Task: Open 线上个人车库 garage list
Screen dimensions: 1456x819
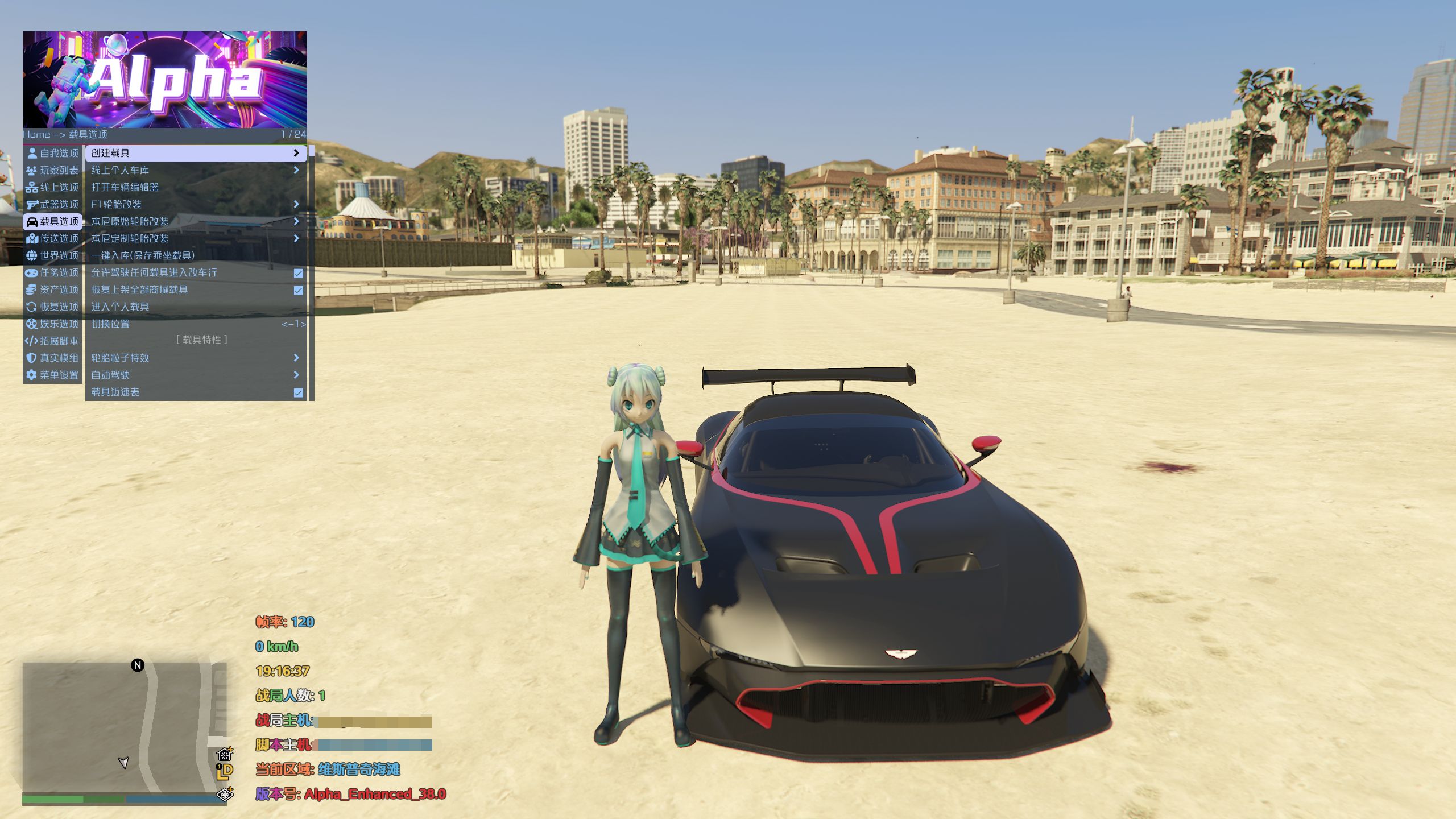Action: coord(195,170)
